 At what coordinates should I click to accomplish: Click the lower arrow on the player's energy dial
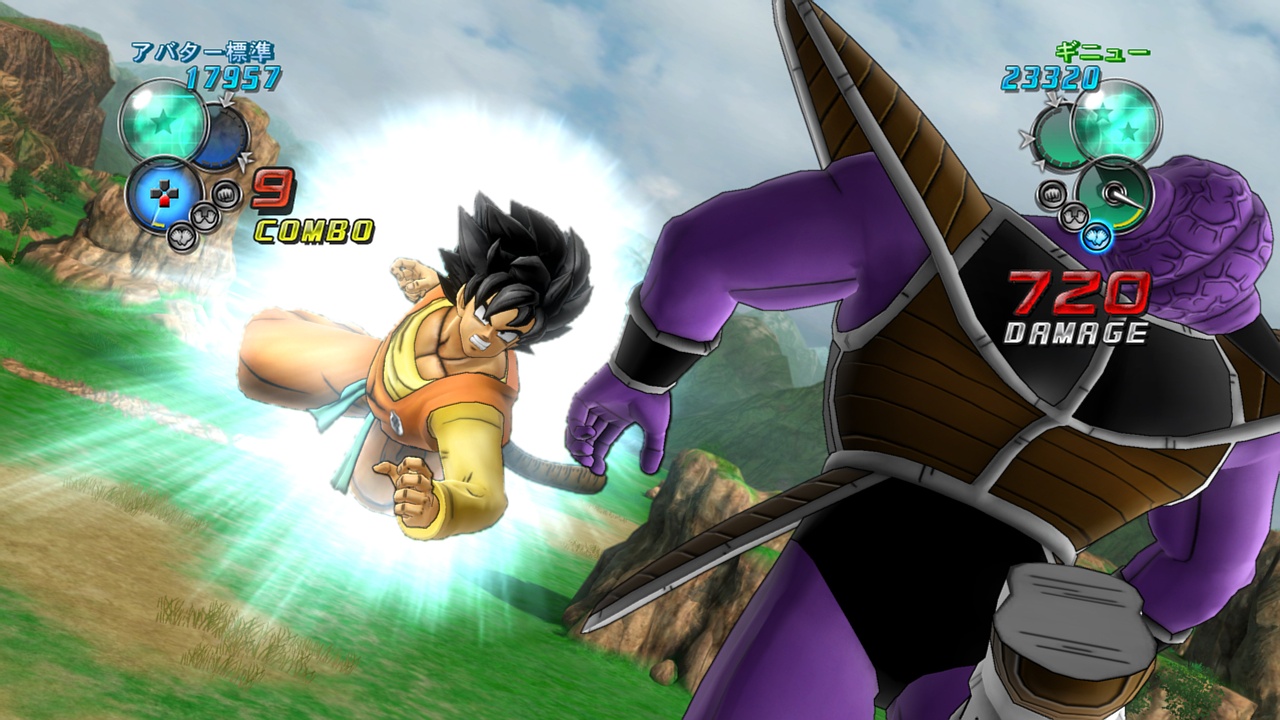coord(243,160)
